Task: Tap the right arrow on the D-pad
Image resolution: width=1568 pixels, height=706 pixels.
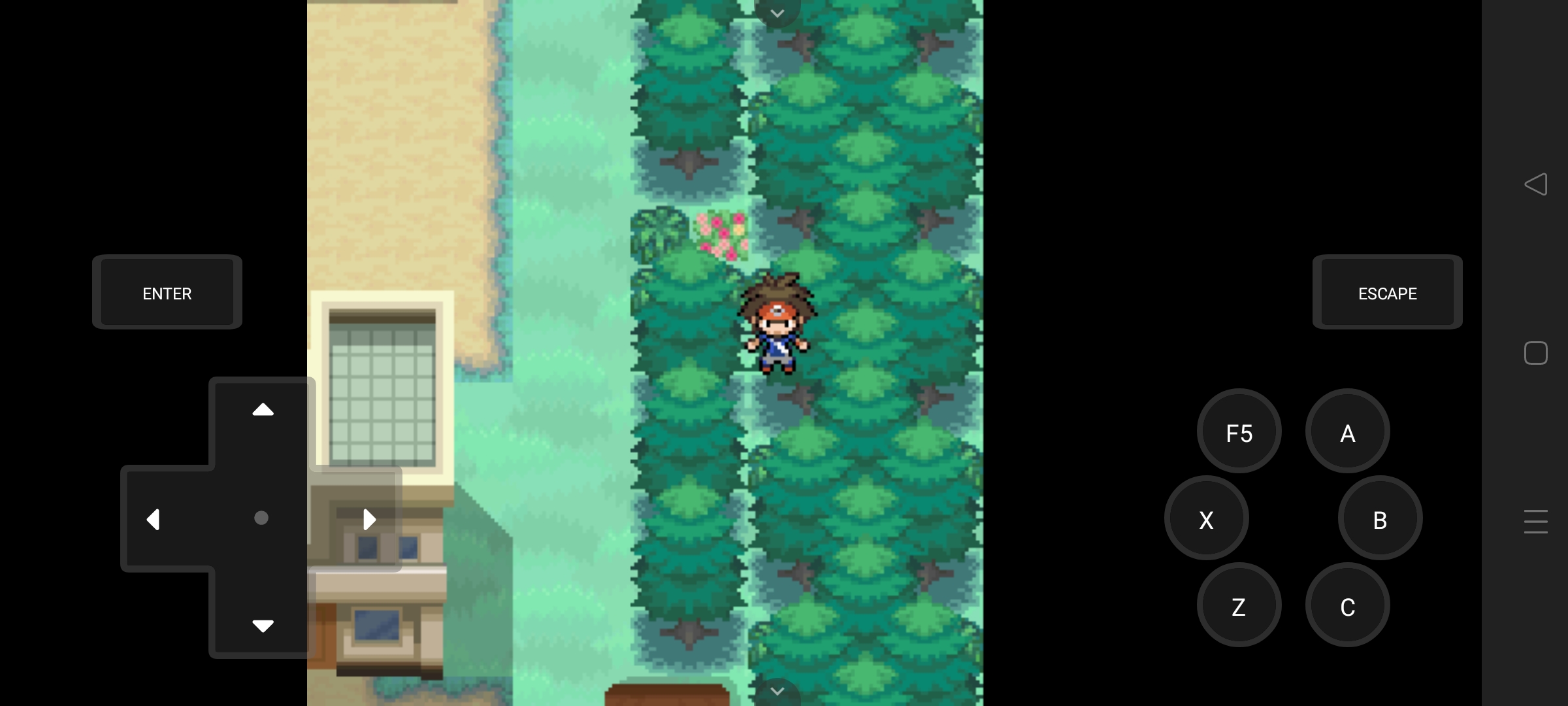Action: coord(370,518)
